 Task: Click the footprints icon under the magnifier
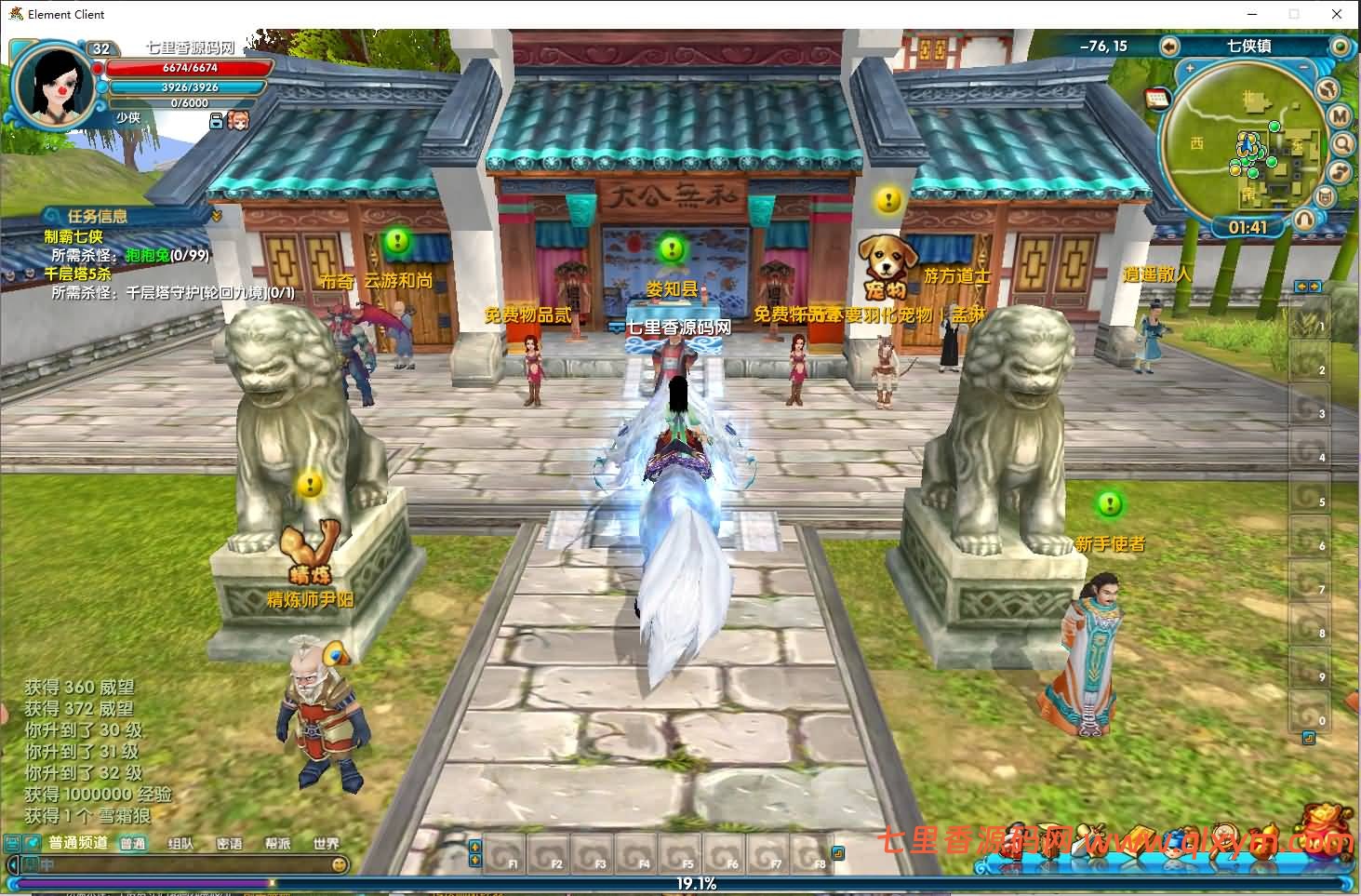1340,171
